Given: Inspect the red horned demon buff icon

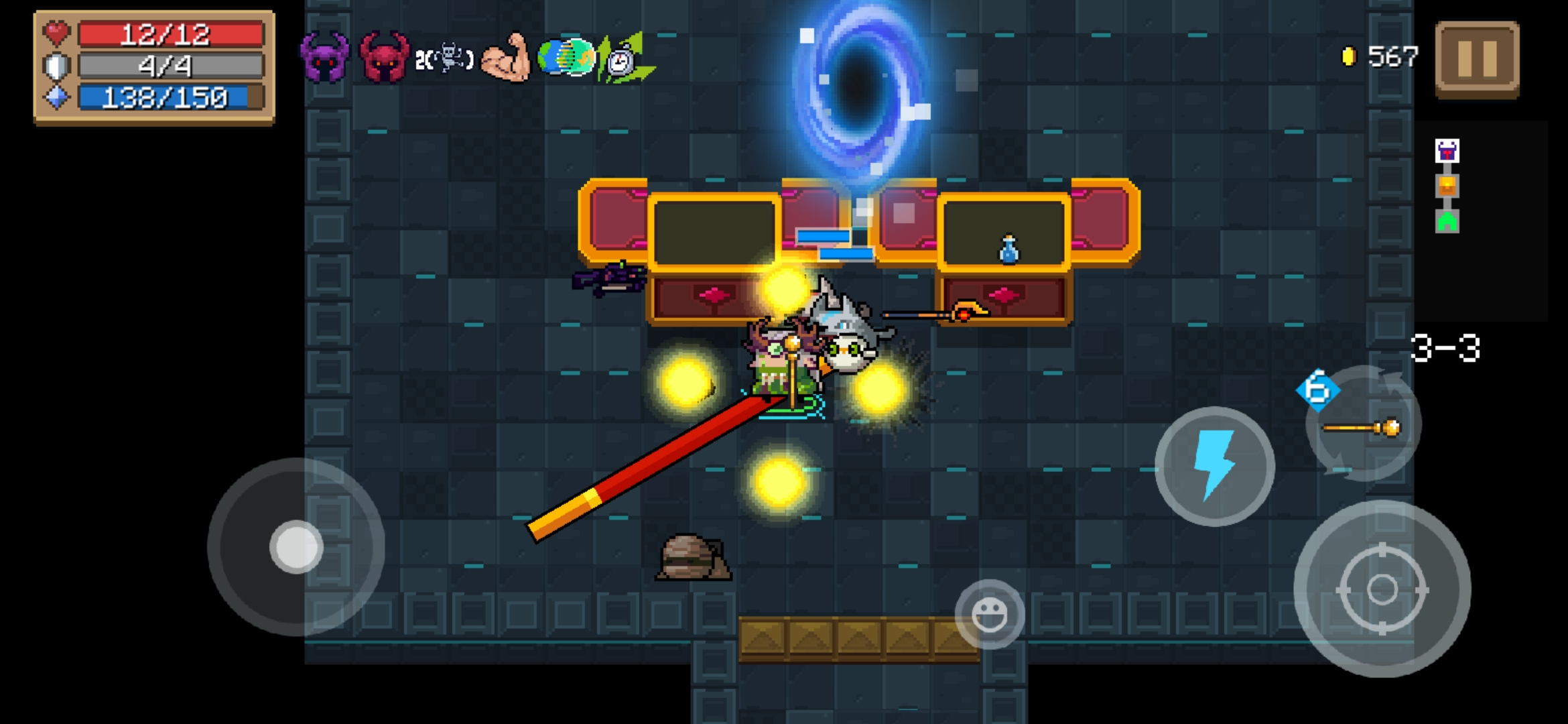Looking at the screenshot, I should tap(383, 58).
